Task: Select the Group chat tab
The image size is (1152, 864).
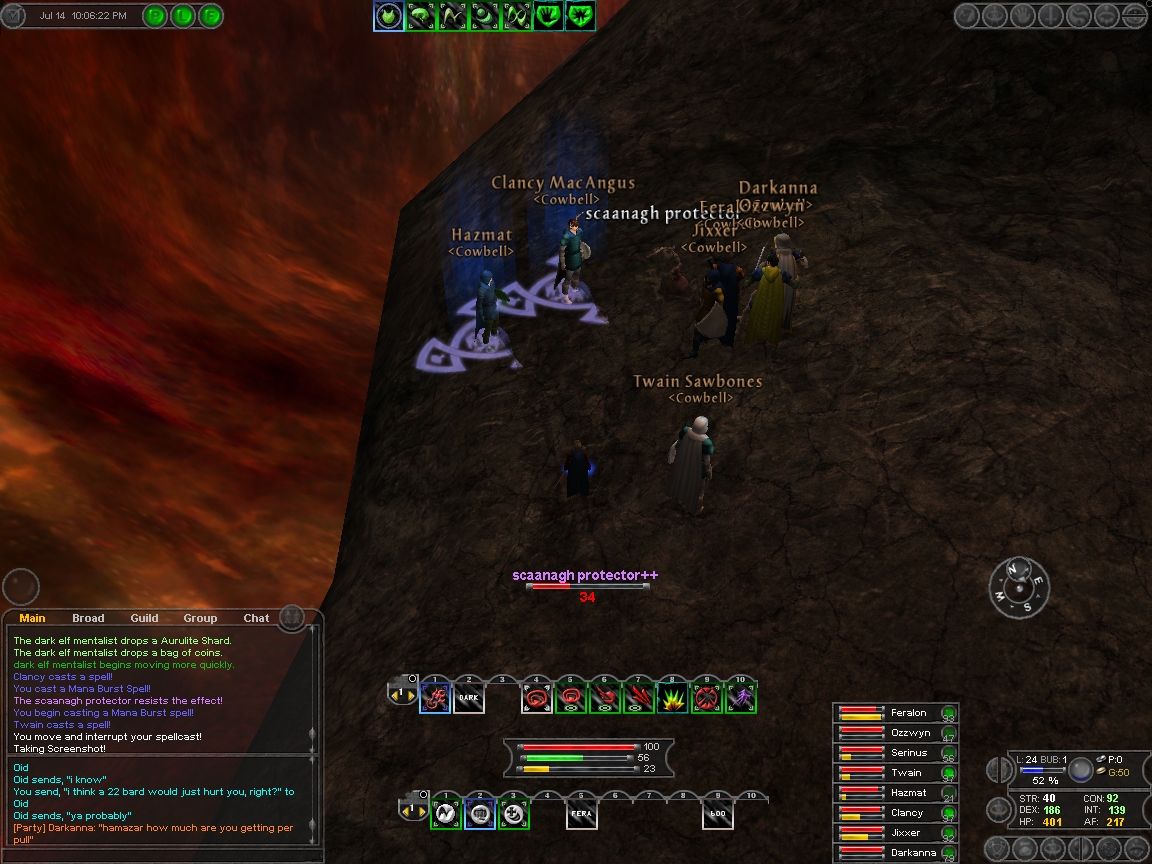Action: [200, 618]
